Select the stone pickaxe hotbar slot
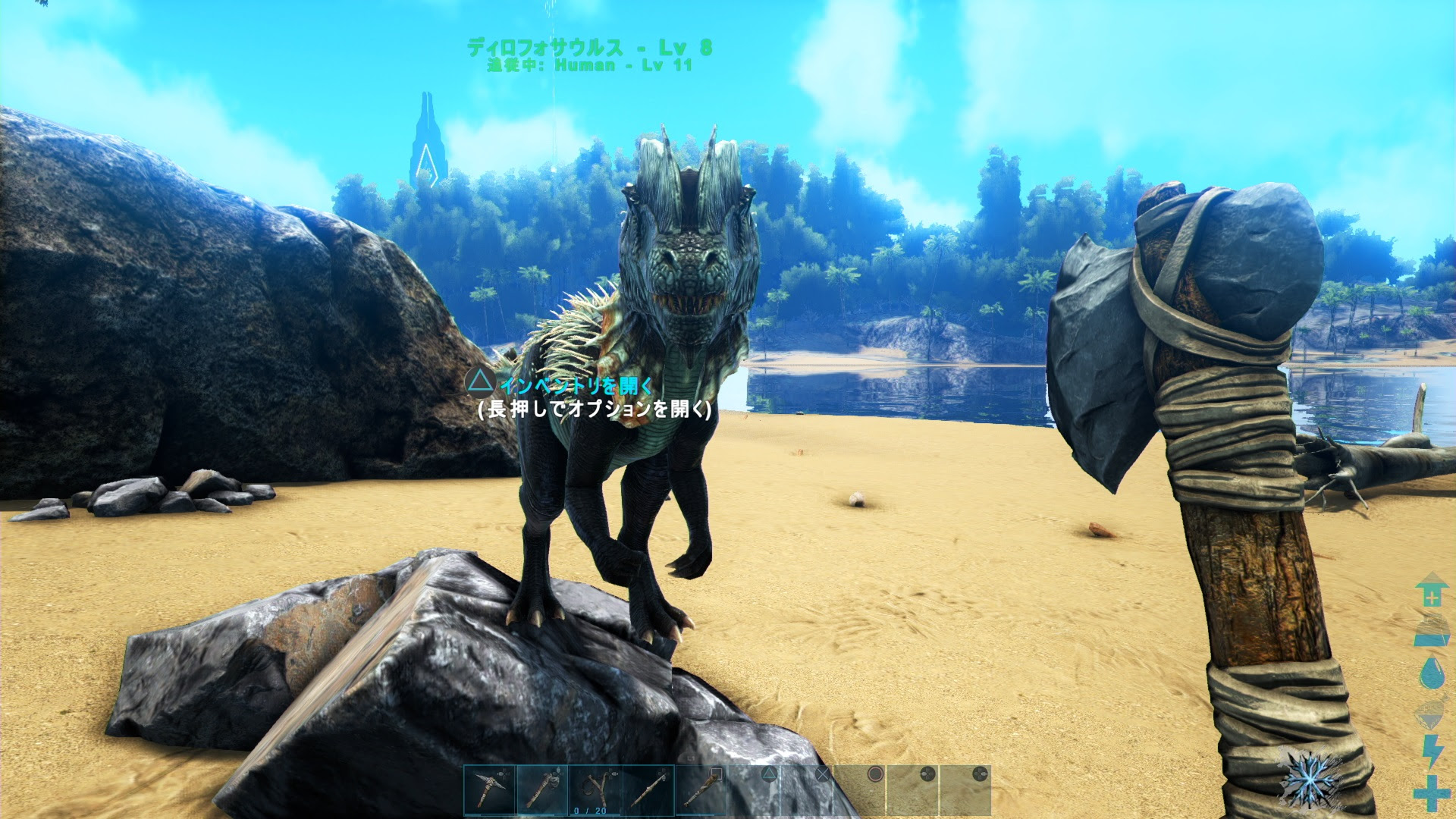 (490, 790)
